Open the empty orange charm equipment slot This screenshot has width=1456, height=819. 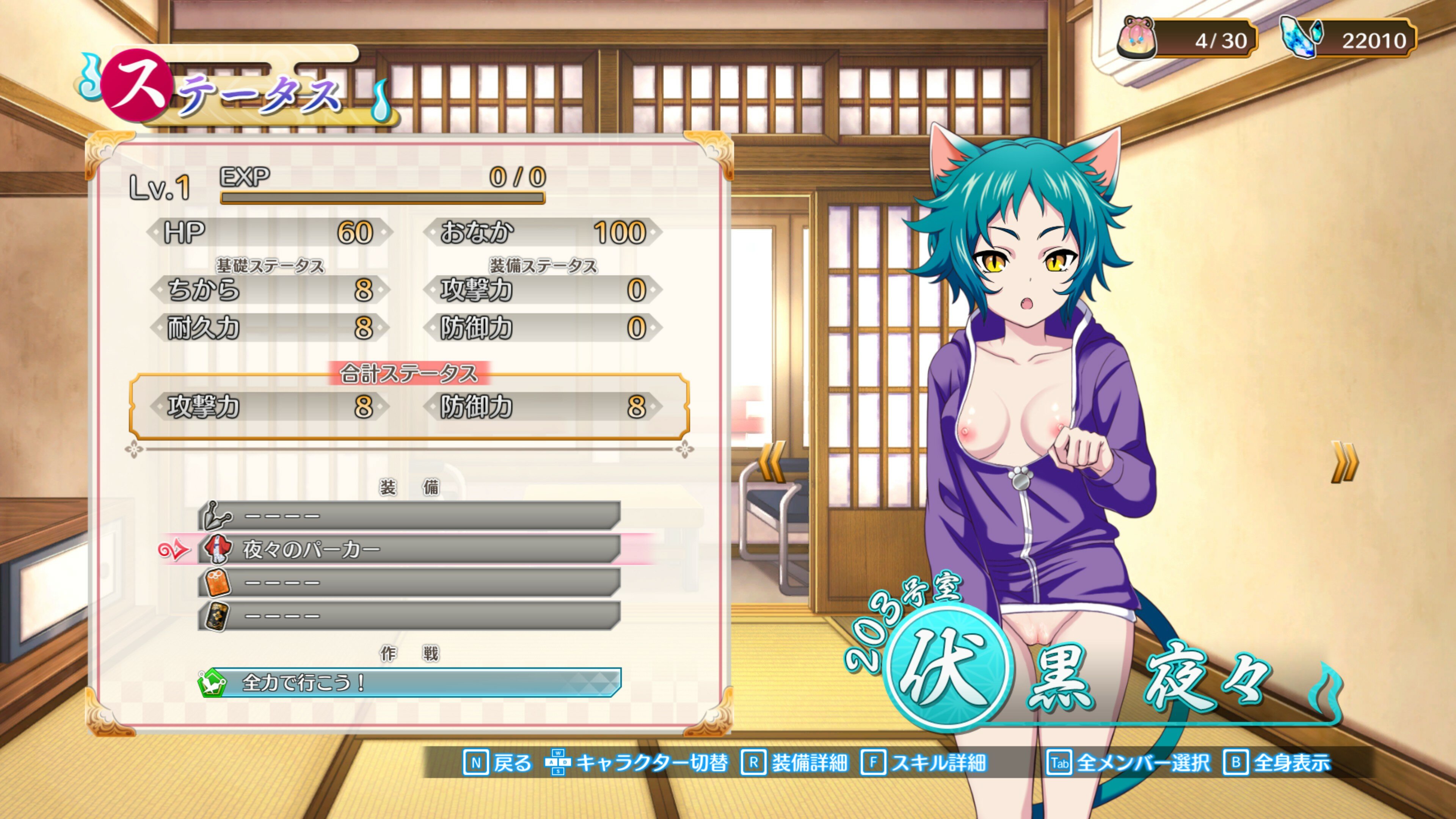(x=409, y=582)
